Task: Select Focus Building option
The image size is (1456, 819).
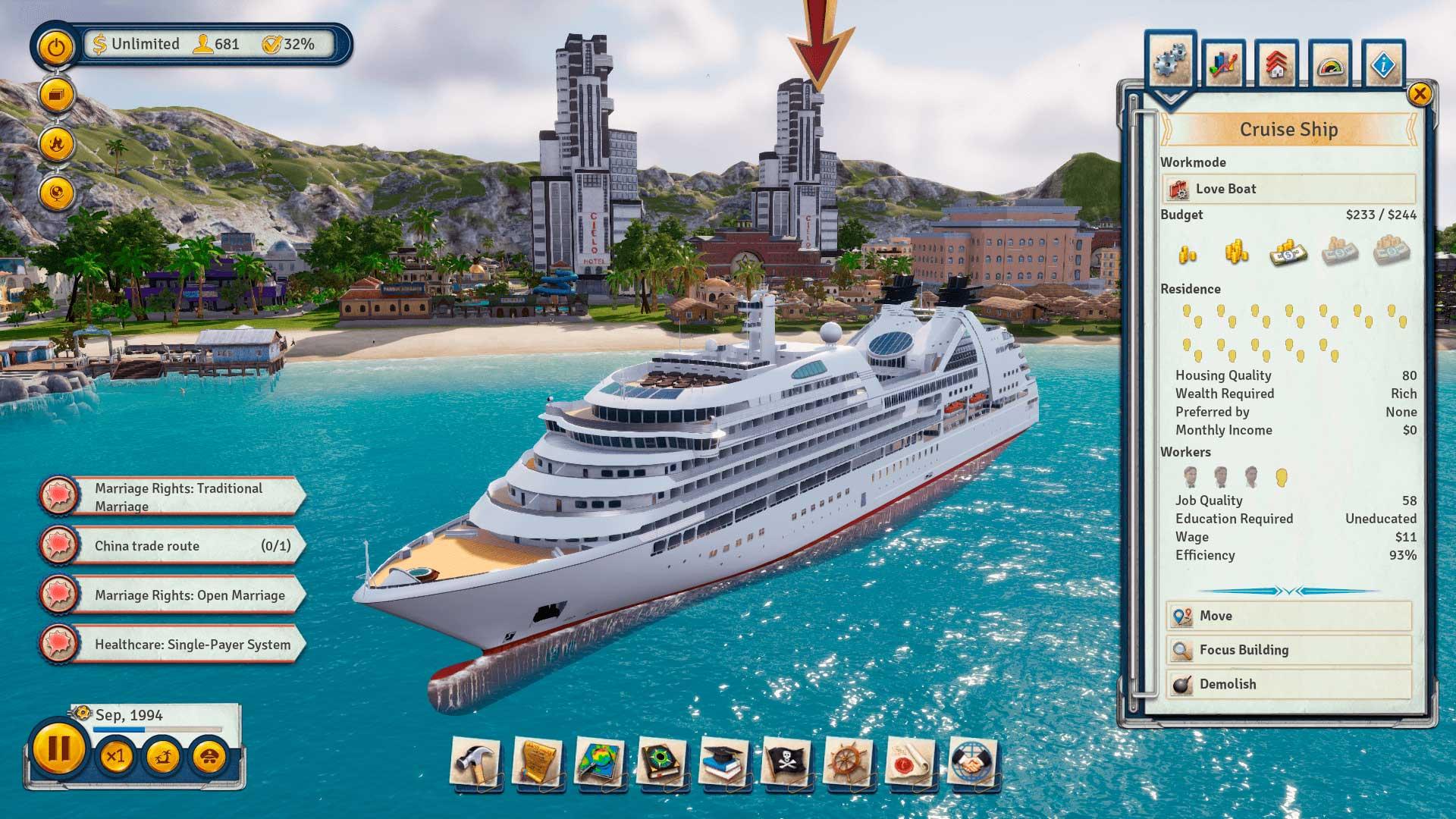Action: 1288,650
